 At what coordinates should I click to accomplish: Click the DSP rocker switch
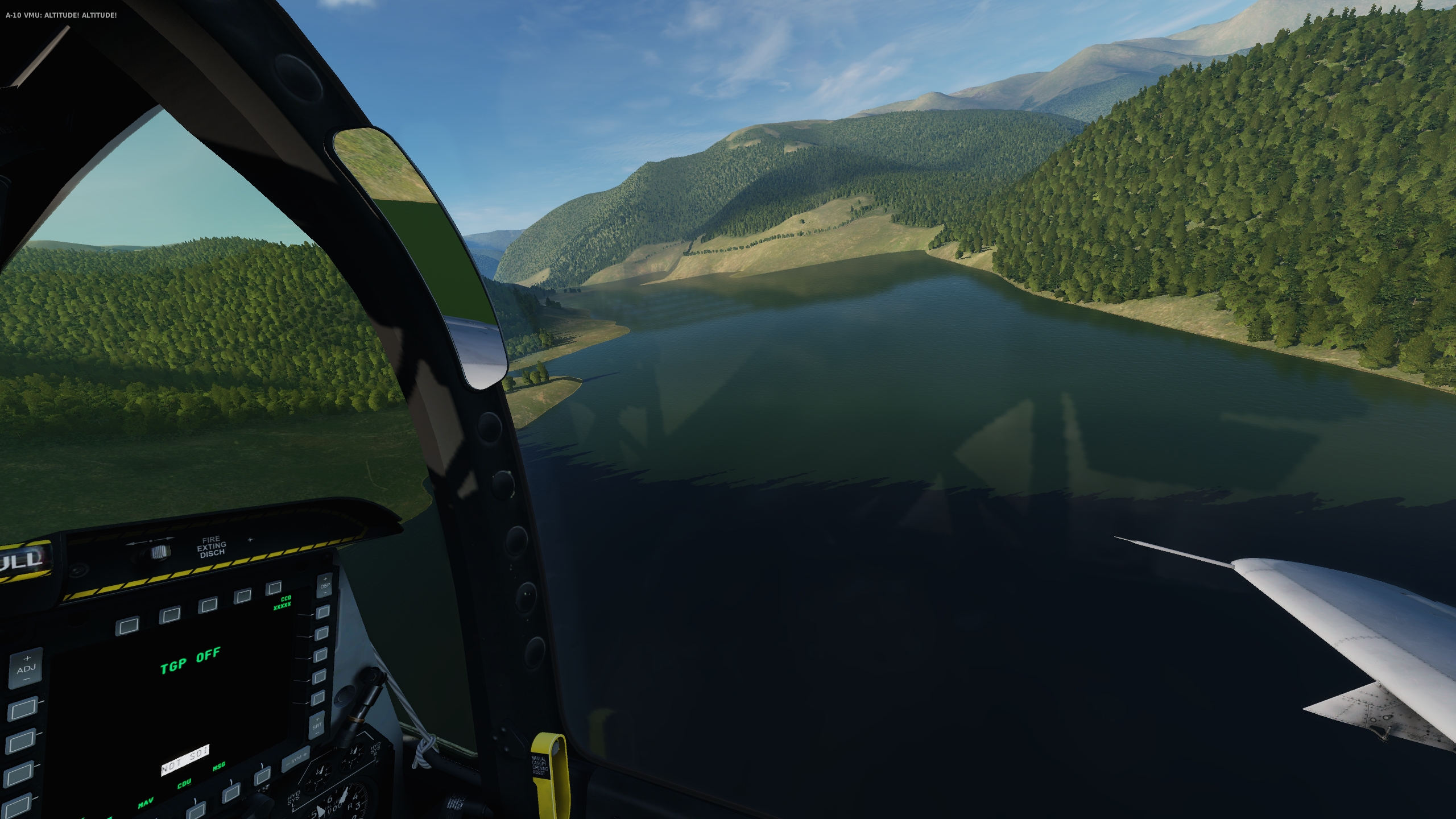point(325,585)
